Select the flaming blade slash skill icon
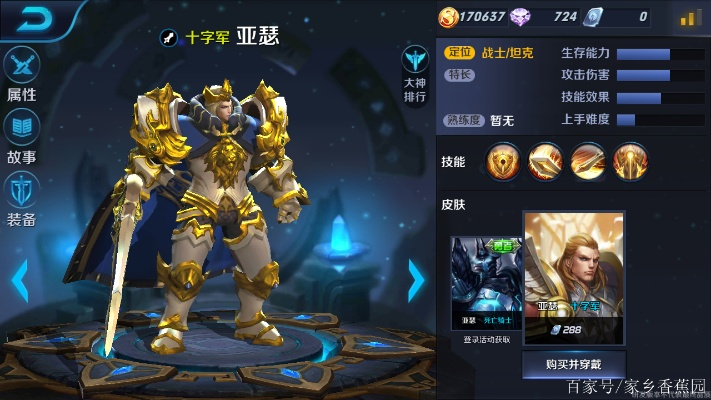The width and height of the screenshot is (711, 400). point(588,161)
